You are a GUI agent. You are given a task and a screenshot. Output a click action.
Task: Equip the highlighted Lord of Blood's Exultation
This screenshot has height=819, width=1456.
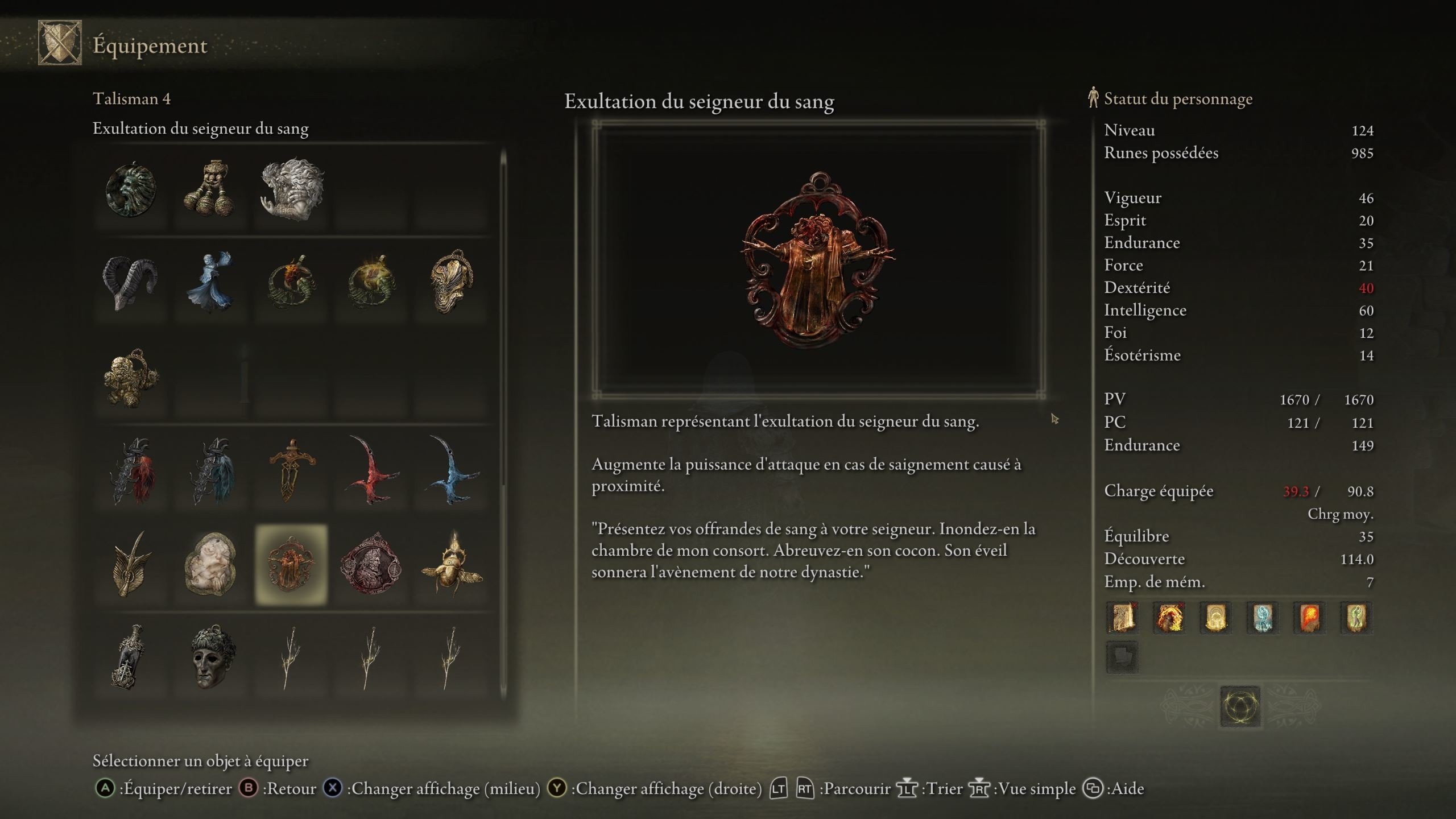click(x=291, y=564)
